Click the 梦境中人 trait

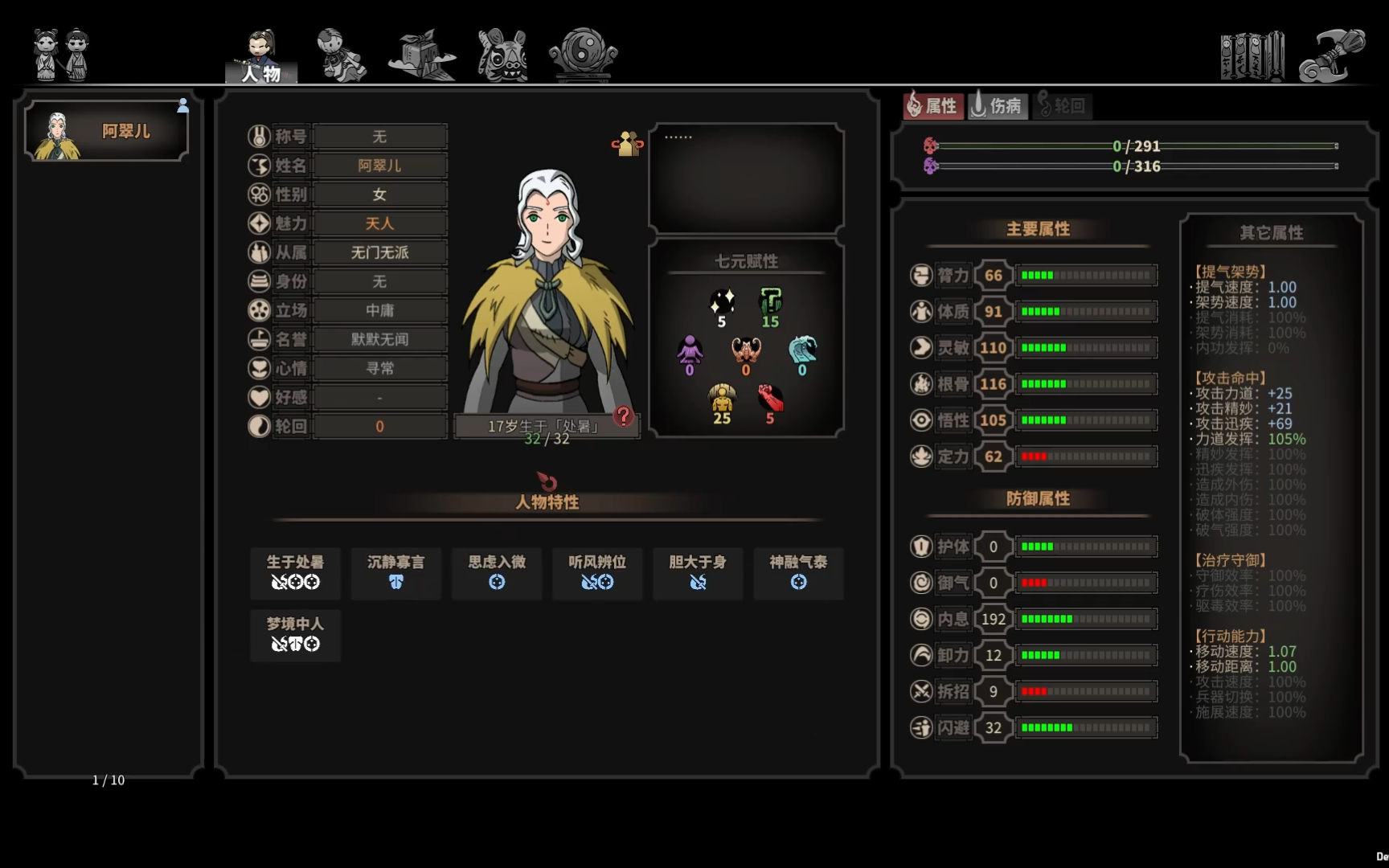[295, 635]
